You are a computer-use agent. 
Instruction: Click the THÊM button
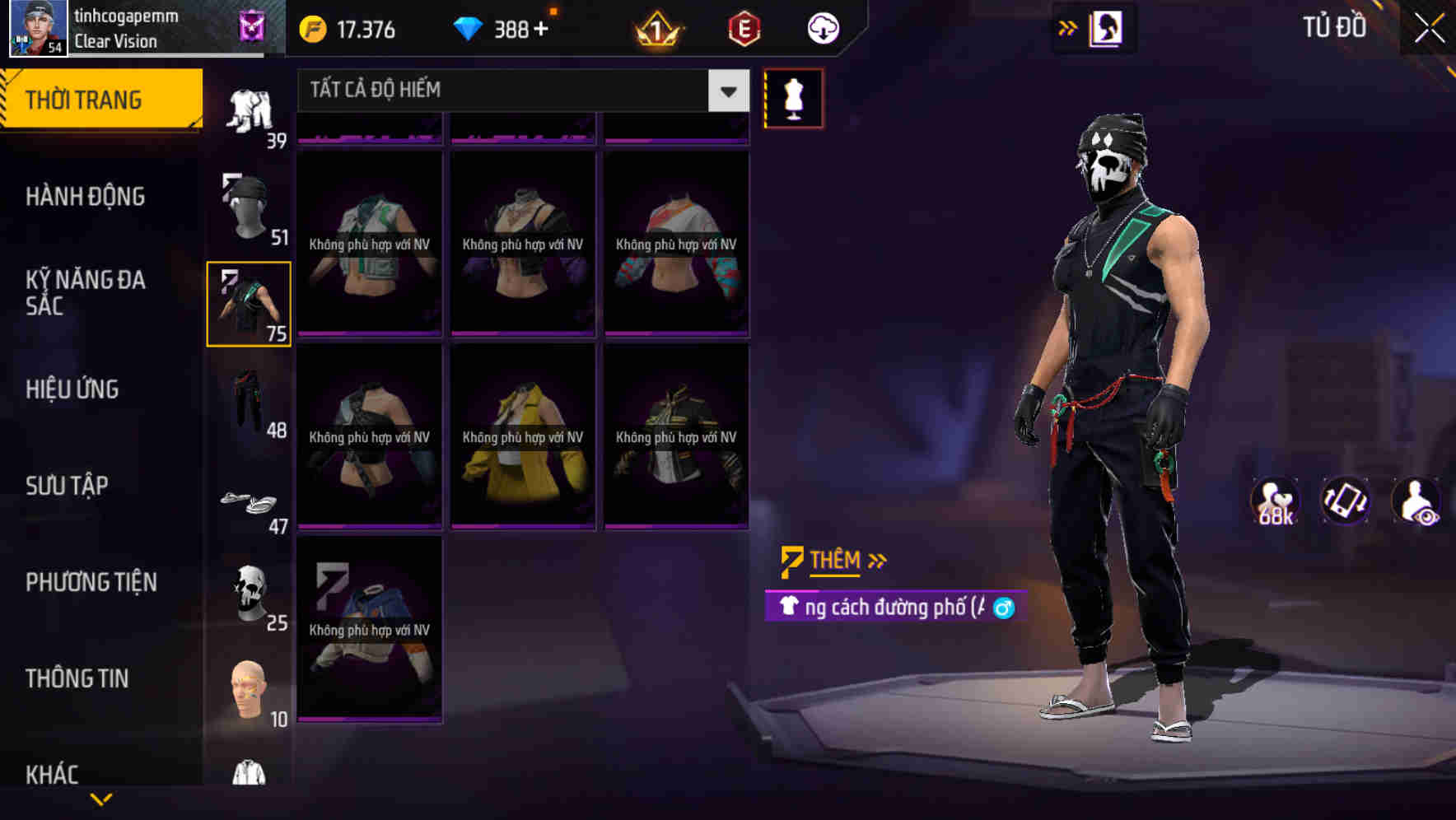tap(832, 560)
